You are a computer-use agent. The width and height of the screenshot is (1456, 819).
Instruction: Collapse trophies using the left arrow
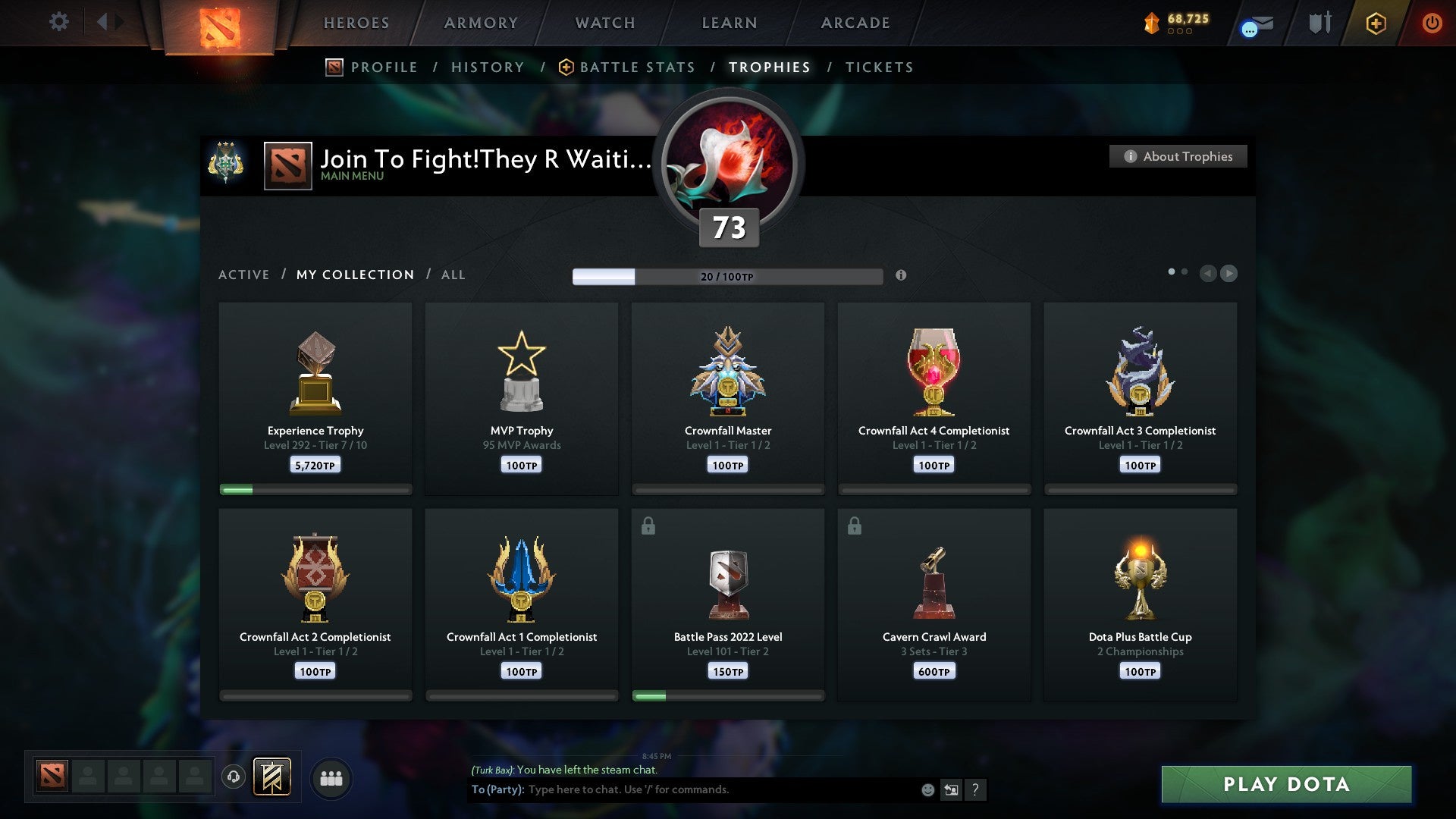click(1208, 274)
